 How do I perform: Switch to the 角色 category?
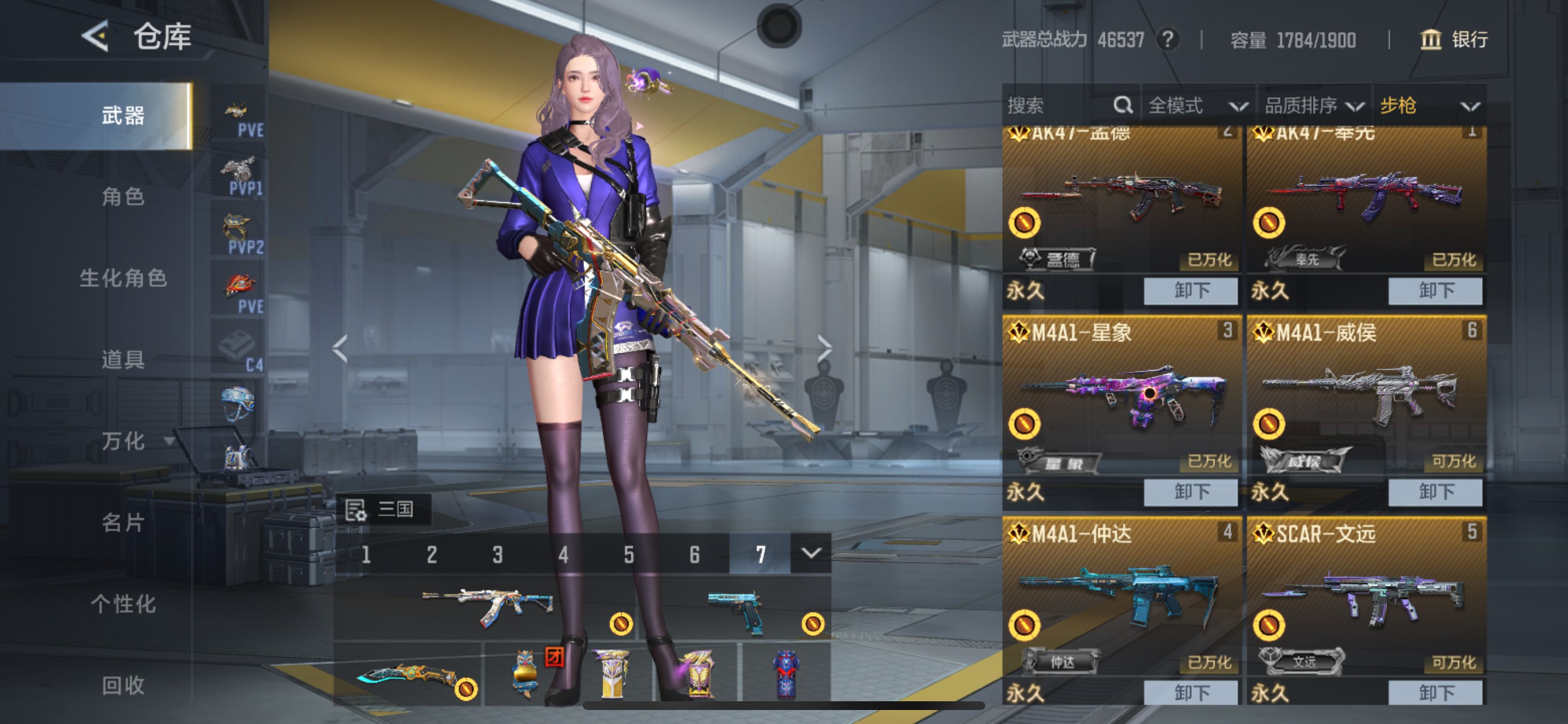[x=123, y=196]
